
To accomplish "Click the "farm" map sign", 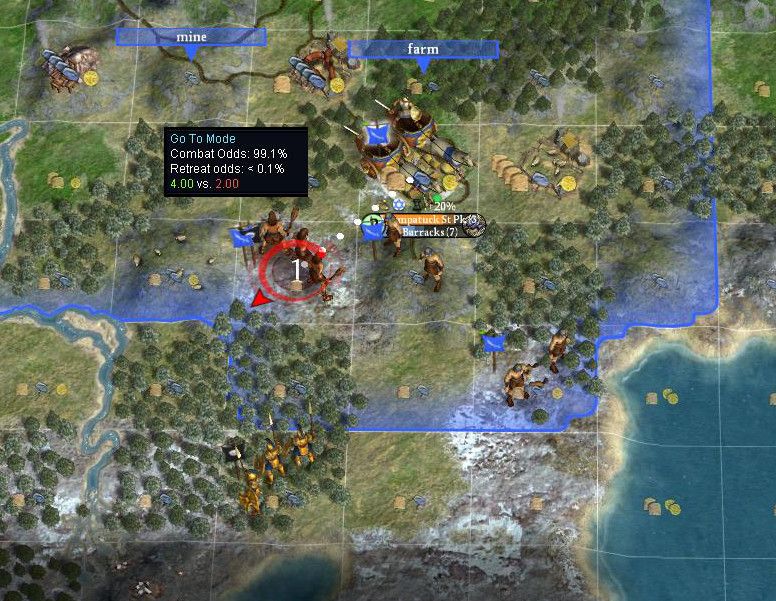I will 423,49.
